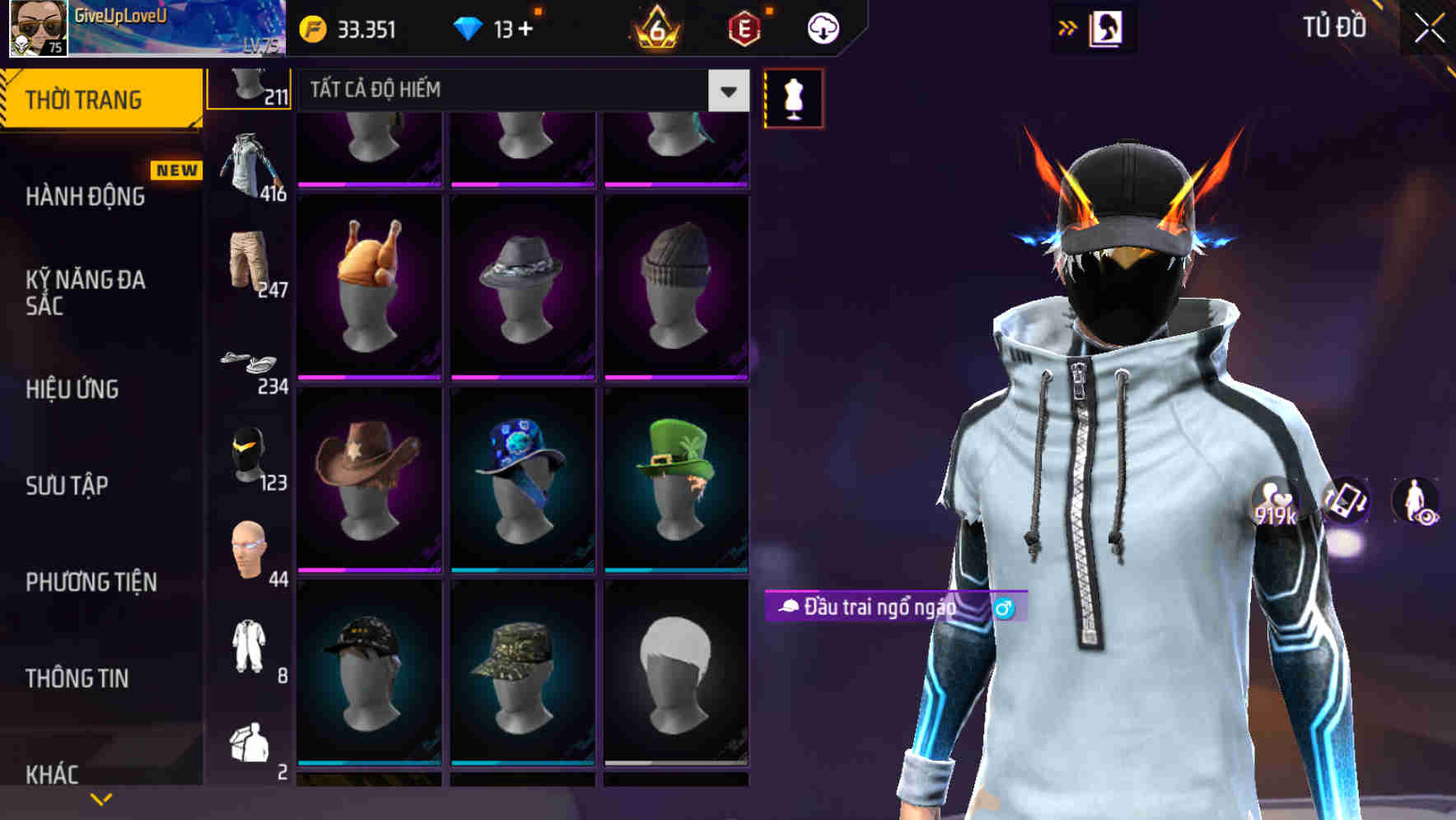Collapse the top bar with double arrows

[x=1068, y=26]
